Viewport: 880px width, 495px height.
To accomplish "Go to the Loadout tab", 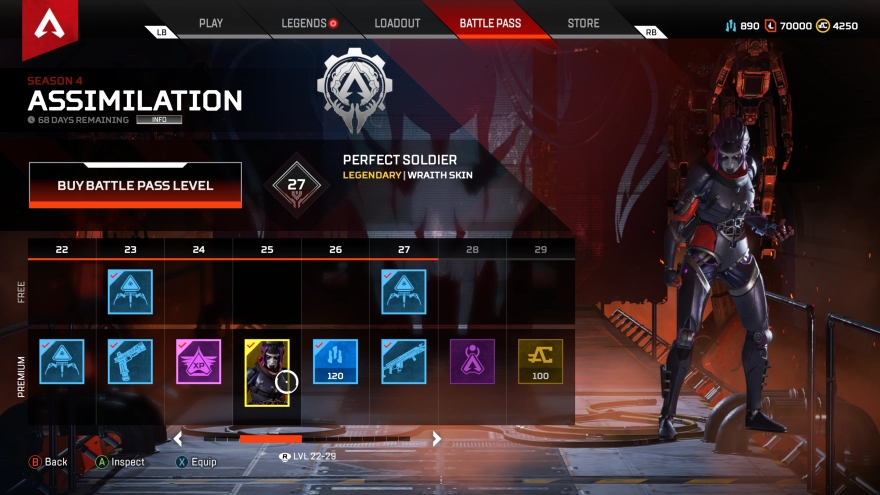I will 397,23.
